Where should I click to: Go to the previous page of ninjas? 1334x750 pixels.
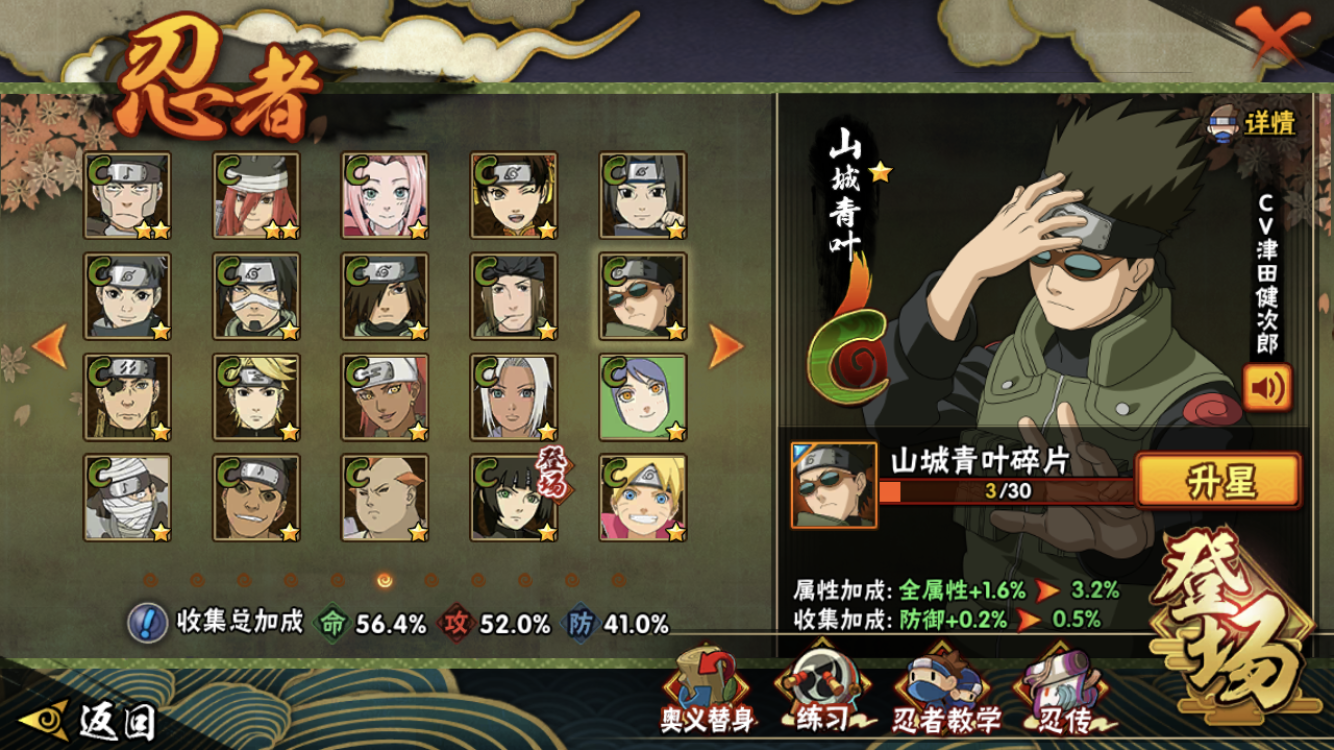point(49,345)
